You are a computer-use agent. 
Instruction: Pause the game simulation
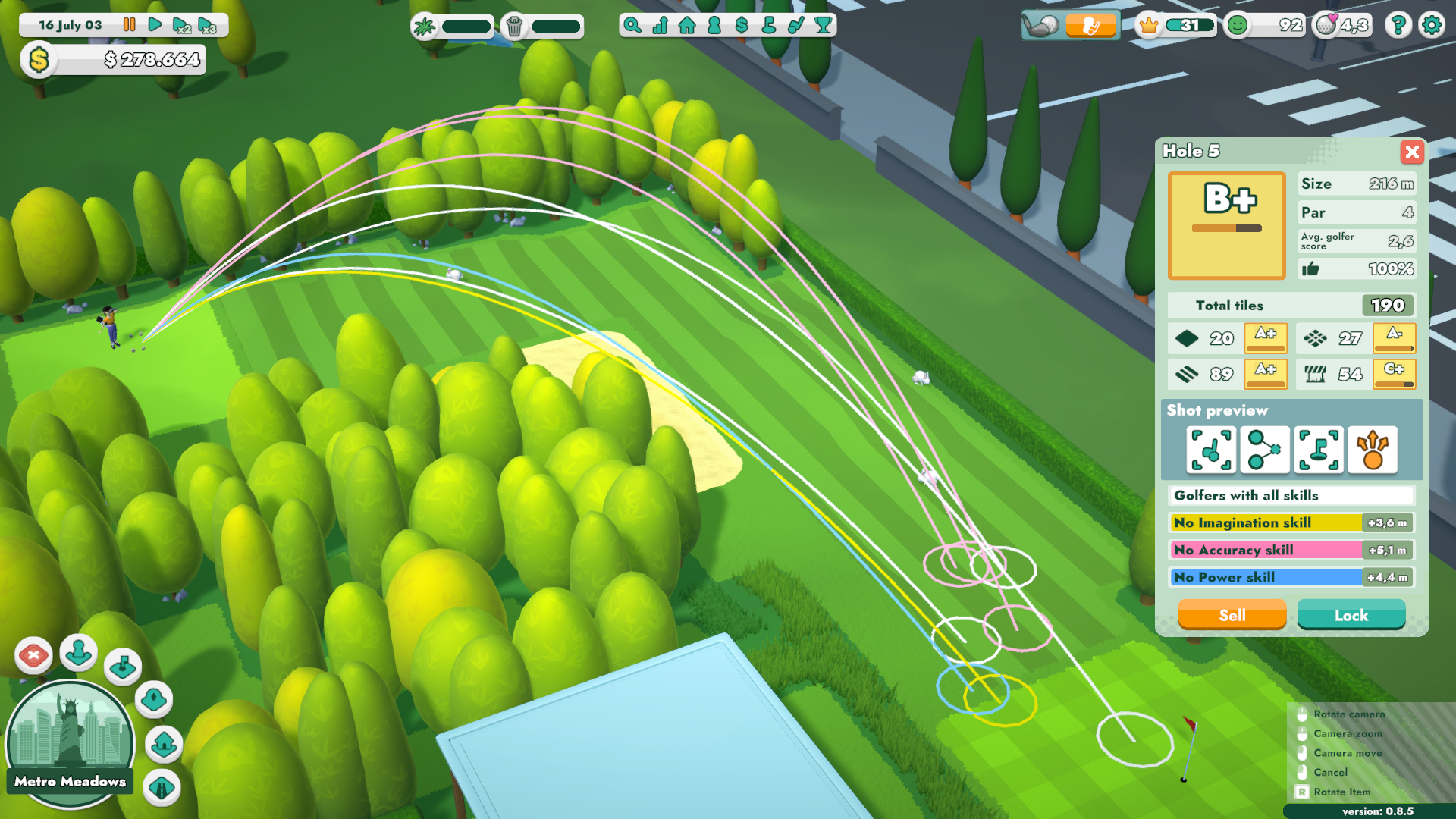pyautogui.click(x=130, y=25)
